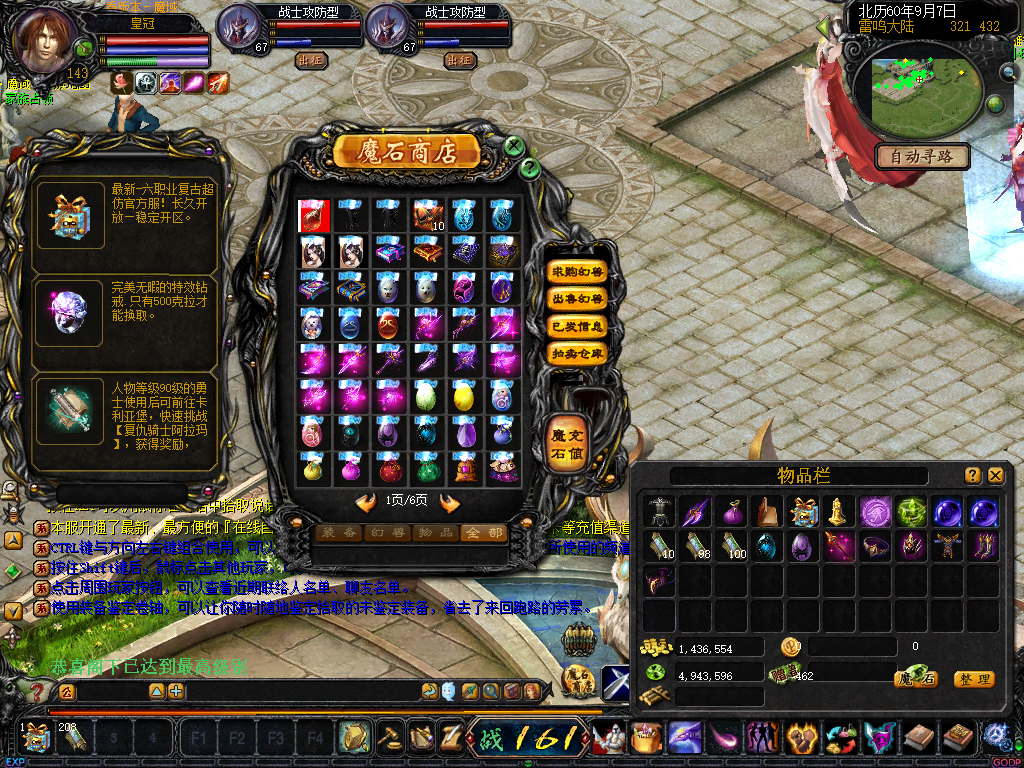Image resolution: width=1024 pixels, height=768 pixels.
Task: Click the 魔石 button in inventory
Action: click(916, 679)
